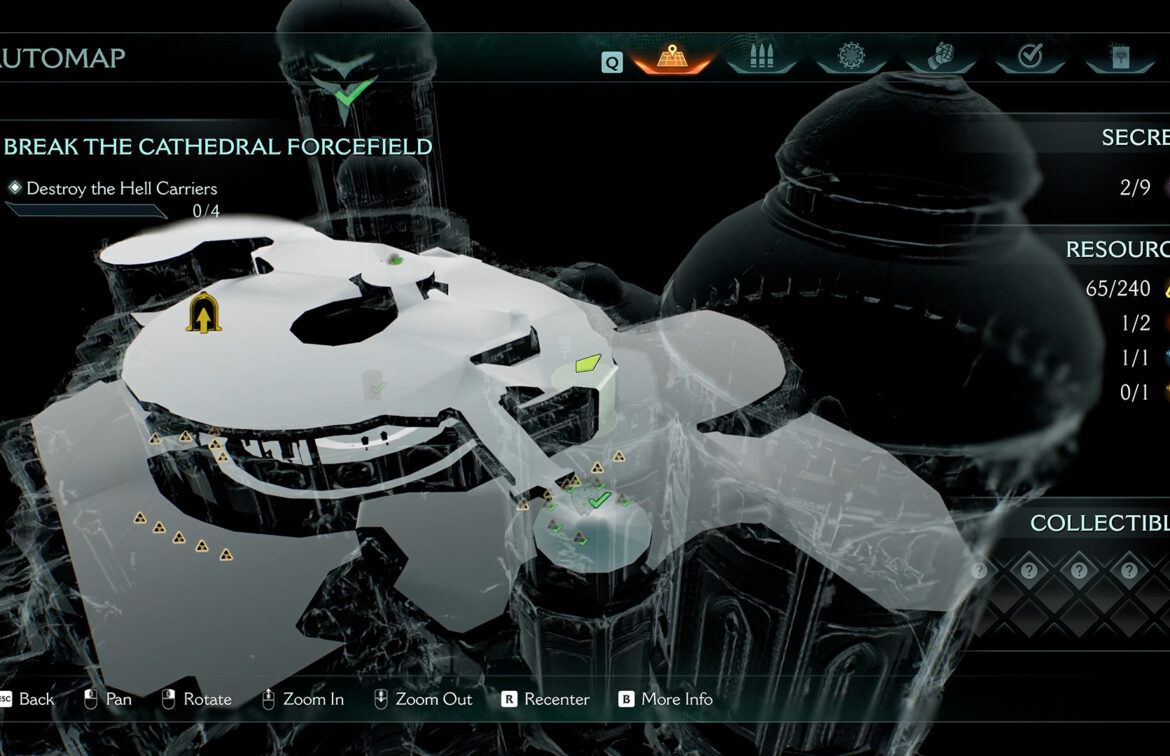Open the book codex tab

click(x=1119, y=56)
